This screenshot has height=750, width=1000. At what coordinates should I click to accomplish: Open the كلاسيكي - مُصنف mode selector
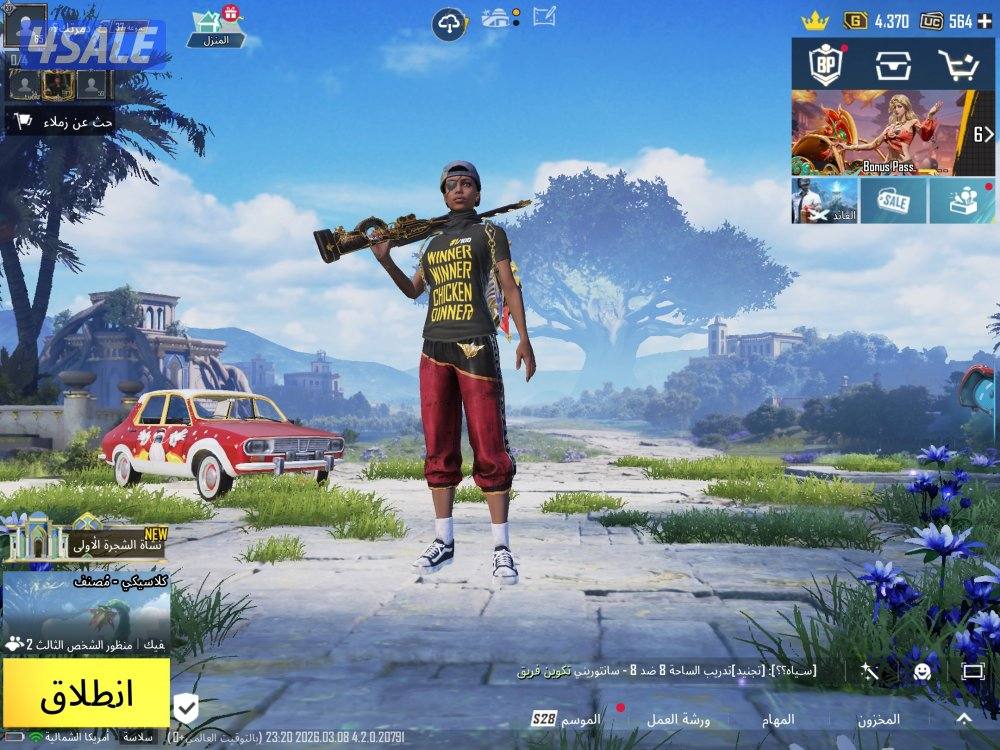tap(86, 600)
